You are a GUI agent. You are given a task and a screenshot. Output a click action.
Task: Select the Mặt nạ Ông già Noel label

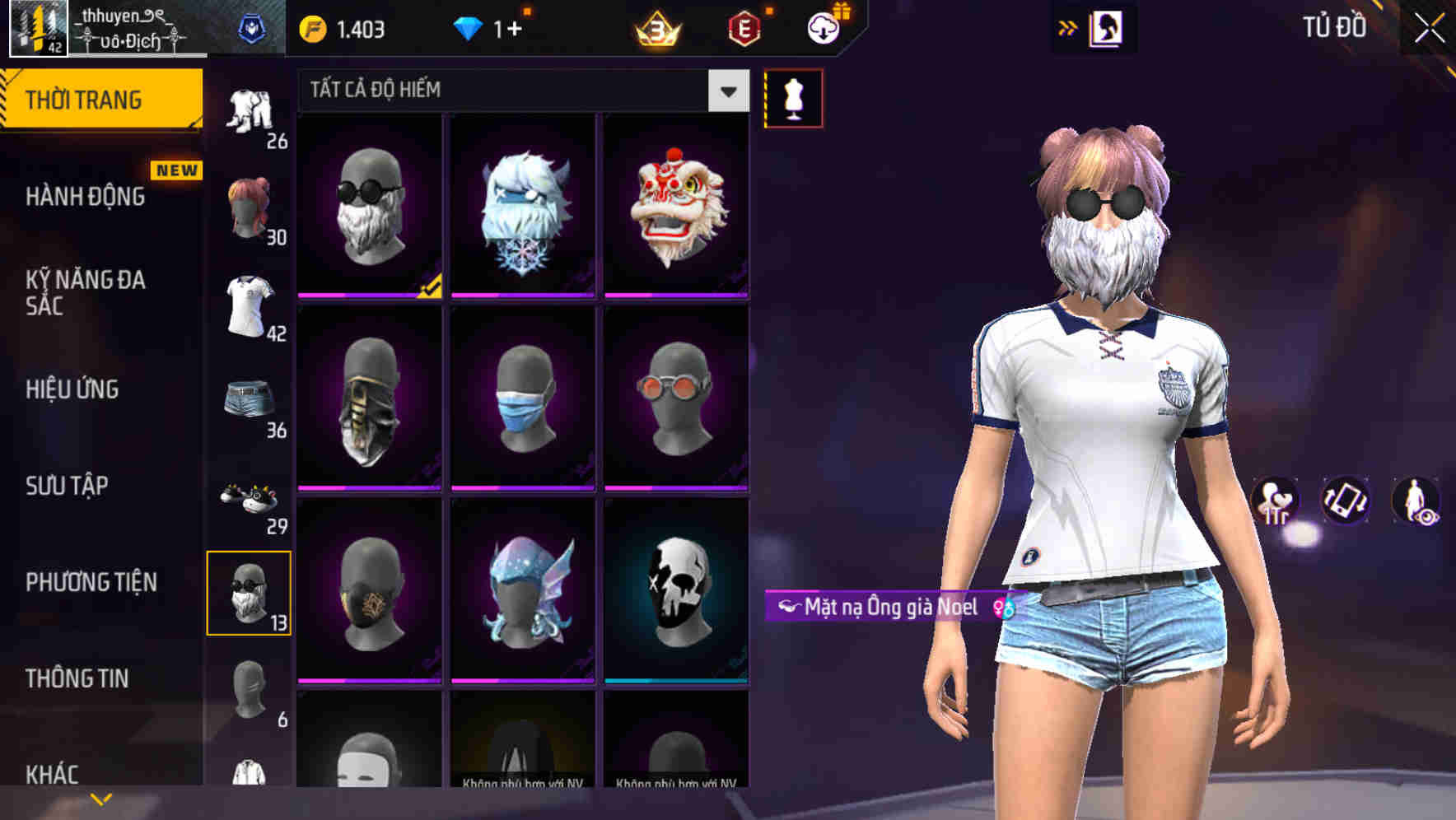coord(885,609)
